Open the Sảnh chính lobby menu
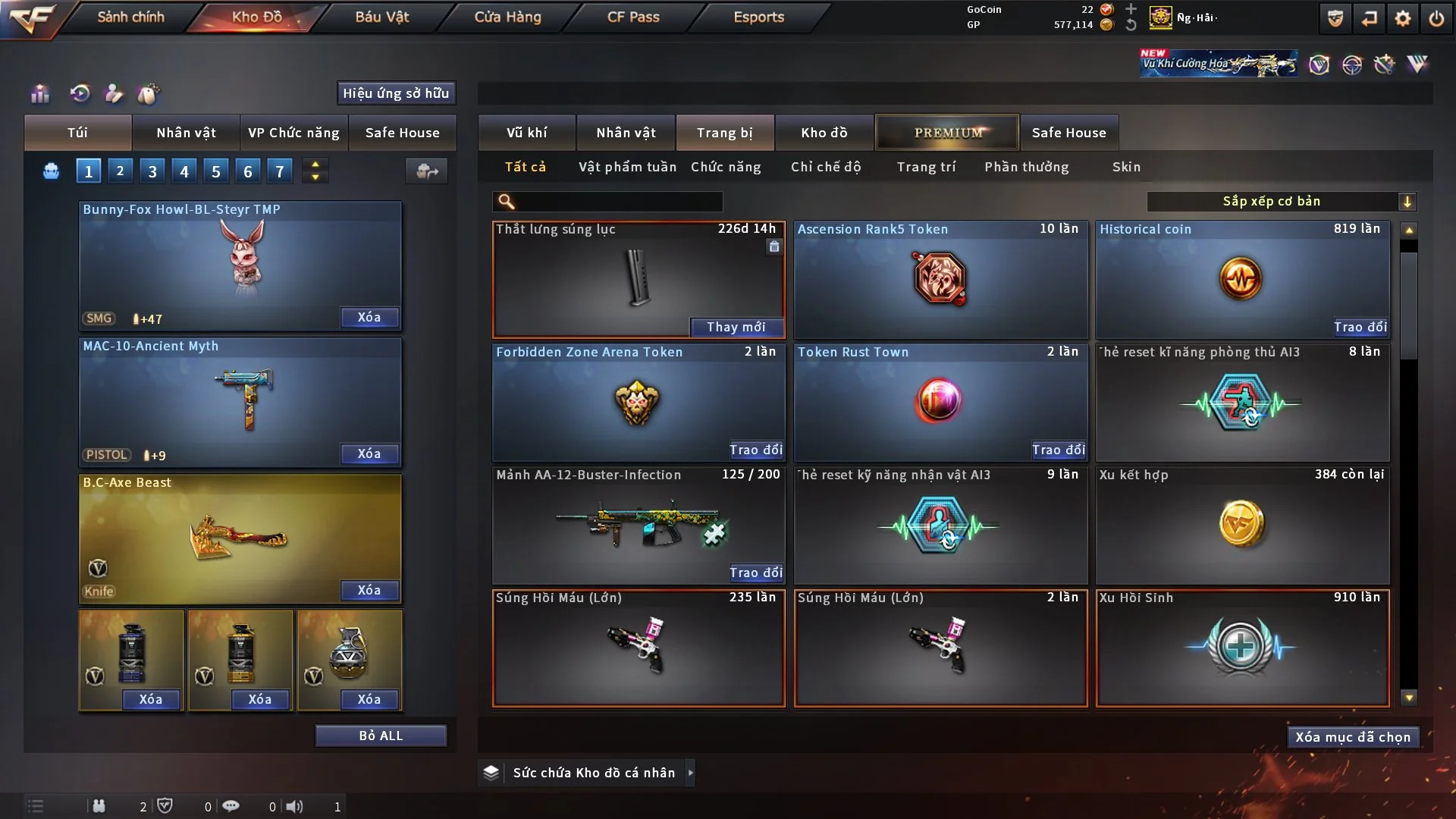 click(130, 17)
